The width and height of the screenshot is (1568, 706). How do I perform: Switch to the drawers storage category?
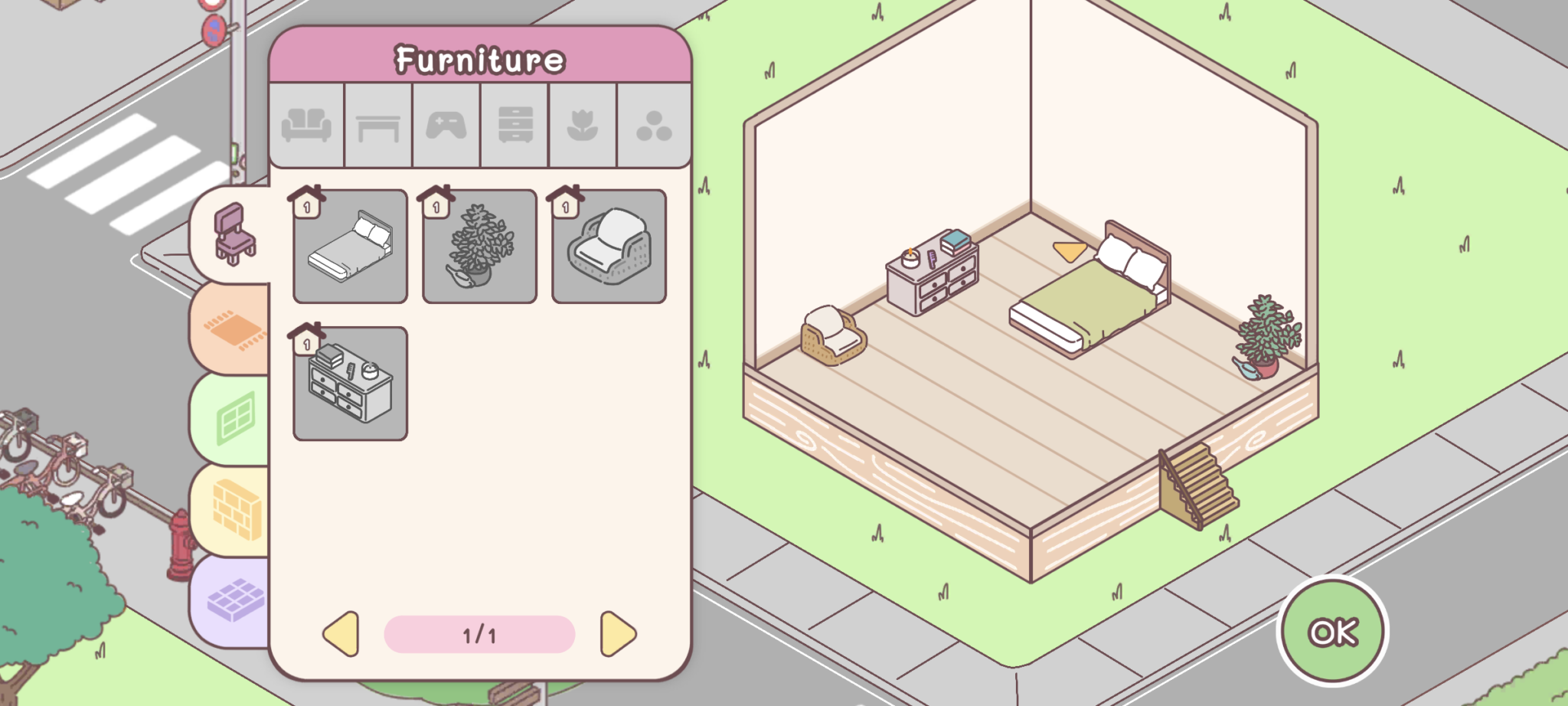[515, 125]
